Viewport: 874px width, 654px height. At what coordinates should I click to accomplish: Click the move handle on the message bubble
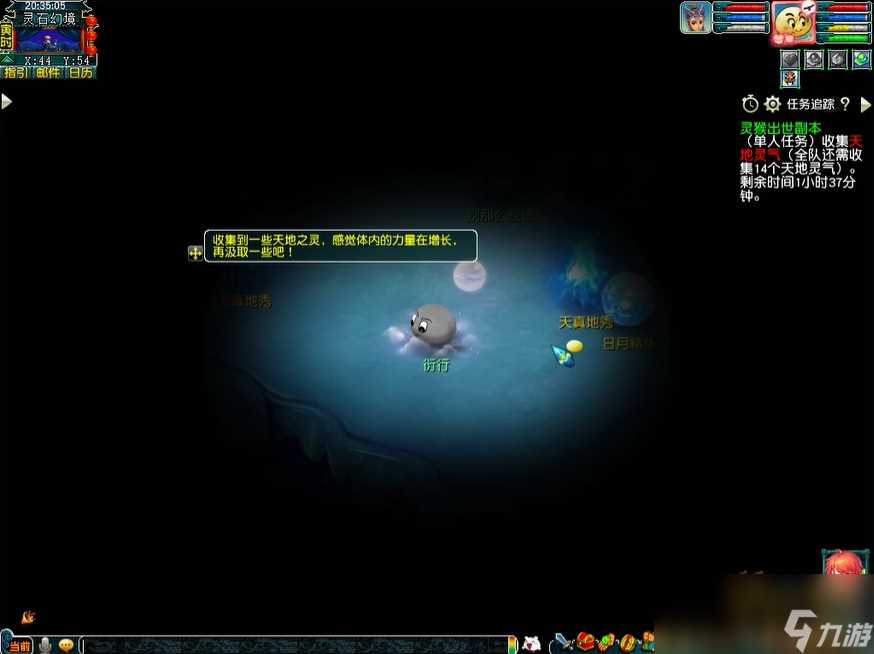195,253
